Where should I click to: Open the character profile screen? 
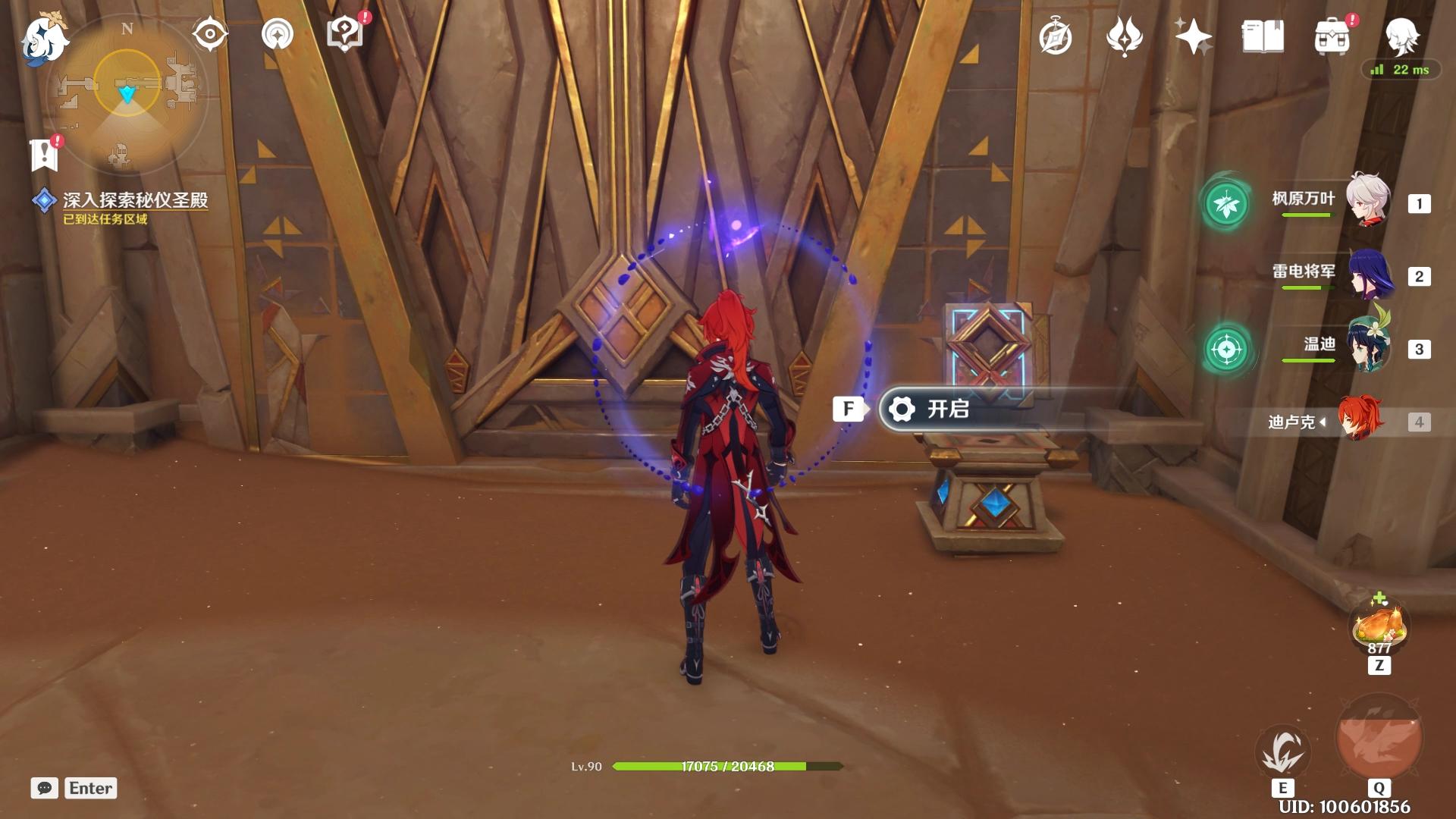pyautogui.click(x=1401, y=35)
